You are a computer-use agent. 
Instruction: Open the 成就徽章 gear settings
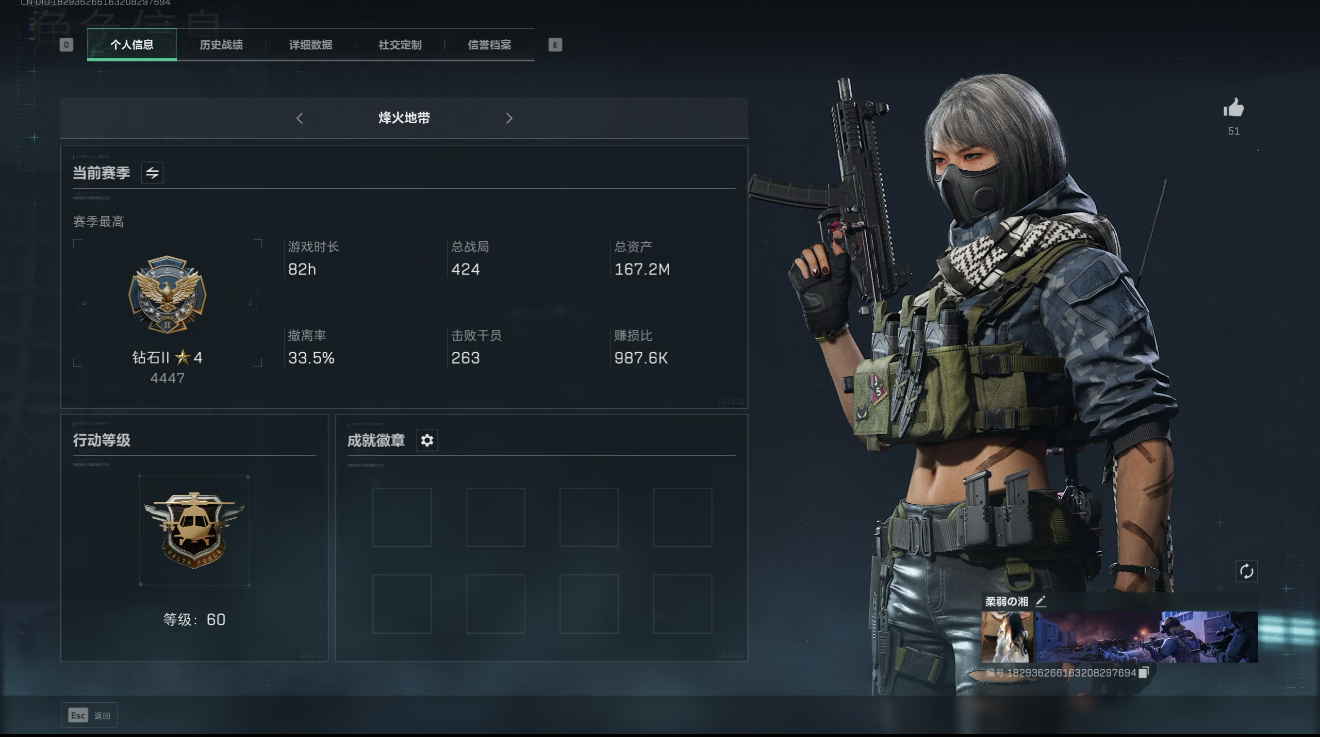point(427,440)
